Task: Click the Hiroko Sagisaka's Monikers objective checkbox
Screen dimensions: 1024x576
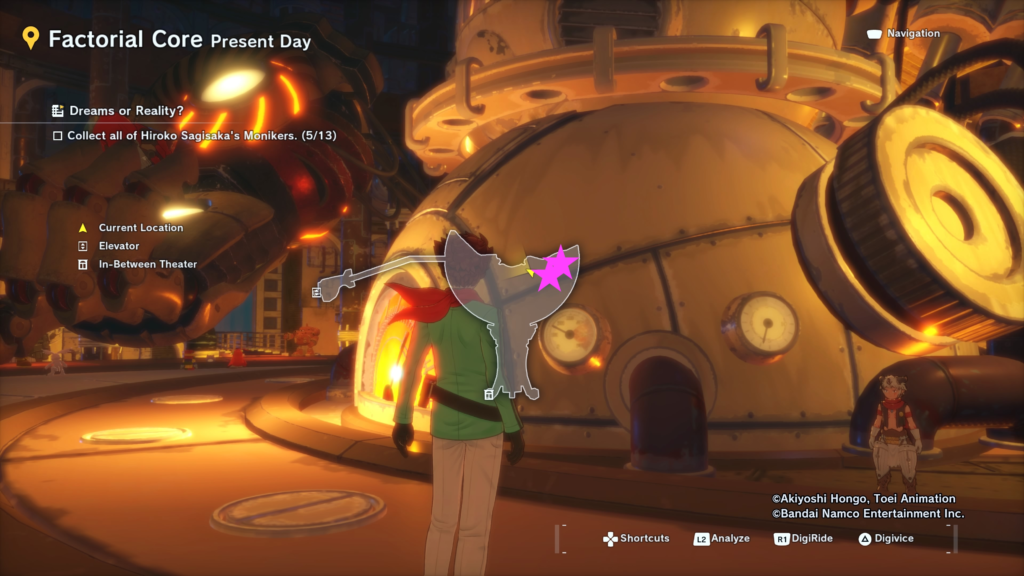Action: 58,135
